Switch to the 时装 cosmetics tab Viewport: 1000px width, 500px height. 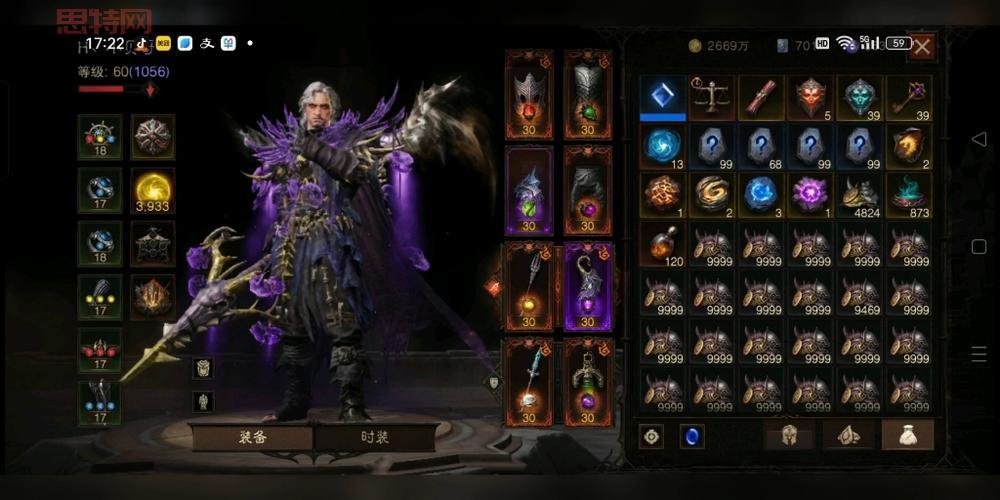[375, 437]
